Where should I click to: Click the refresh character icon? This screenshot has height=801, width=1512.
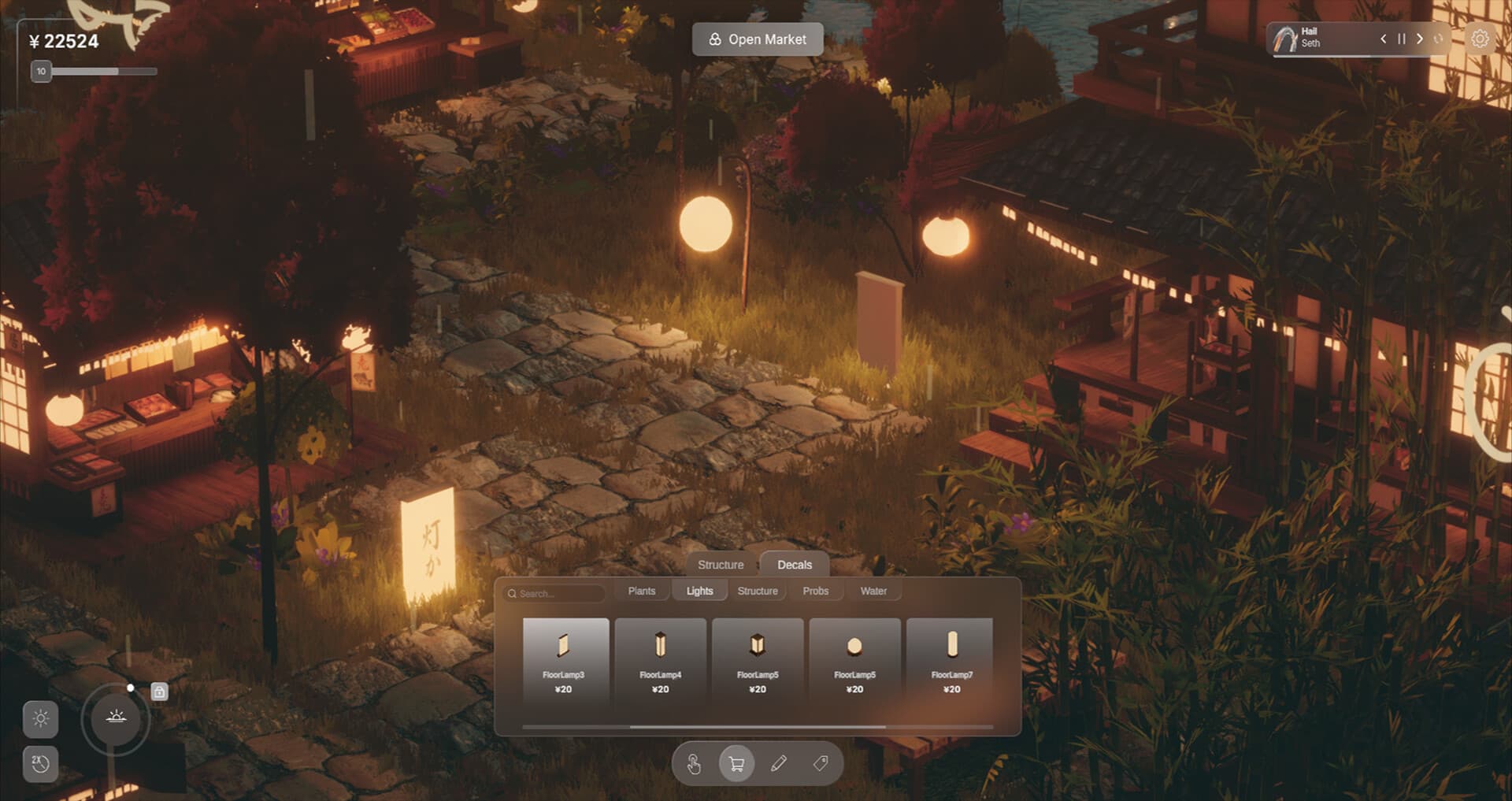1439,38
